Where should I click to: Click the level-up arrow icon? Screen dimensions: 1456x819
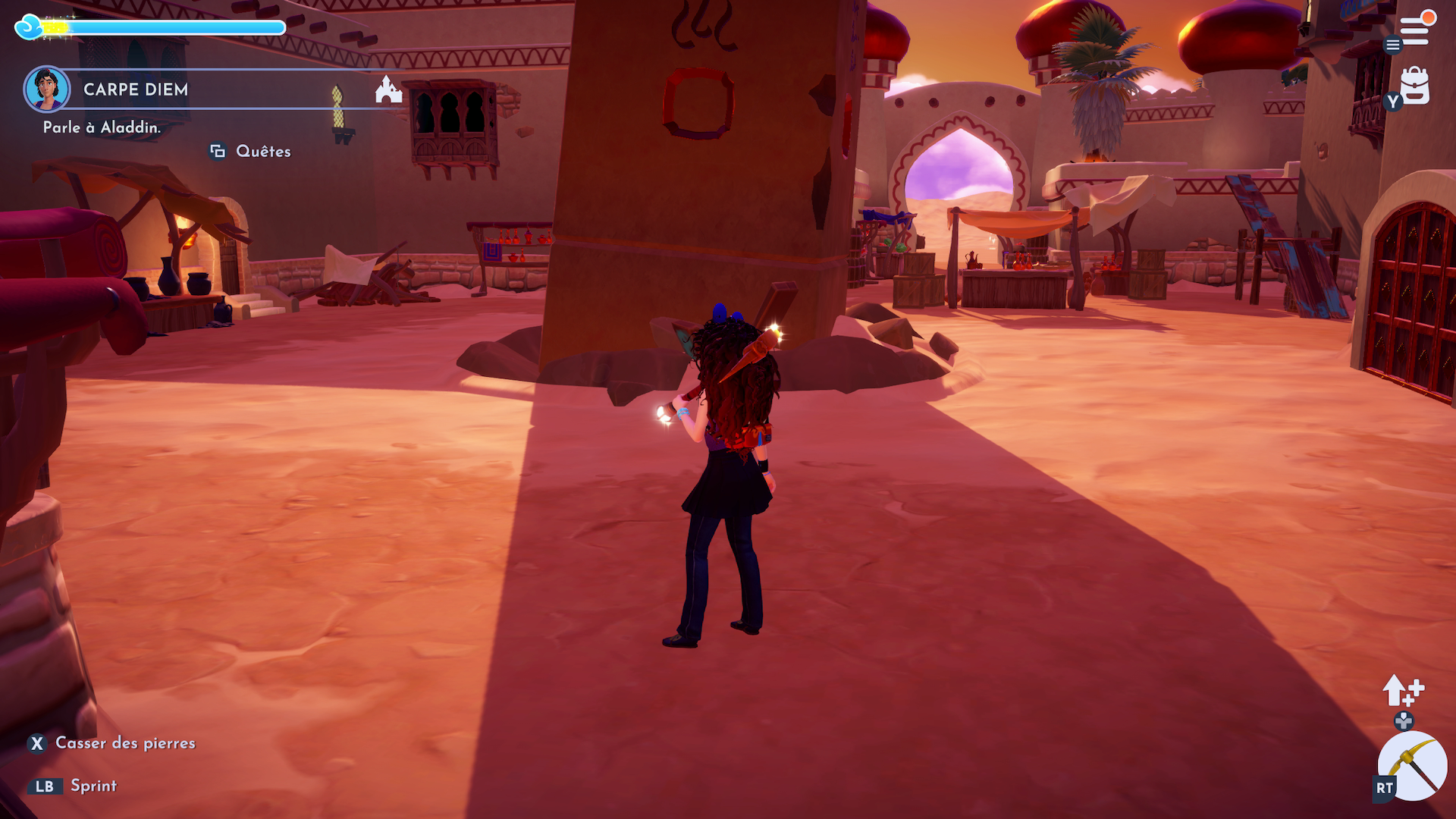click(x=1402, y=690)
